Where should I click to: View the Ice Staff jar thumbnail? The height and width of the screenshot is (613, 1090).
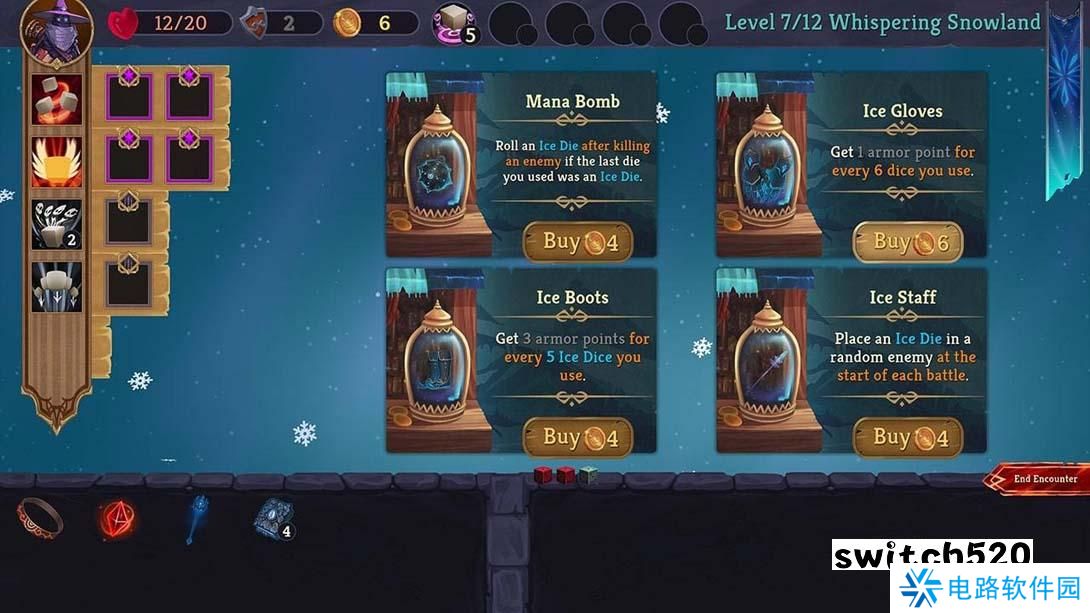(x=765, y=362)
